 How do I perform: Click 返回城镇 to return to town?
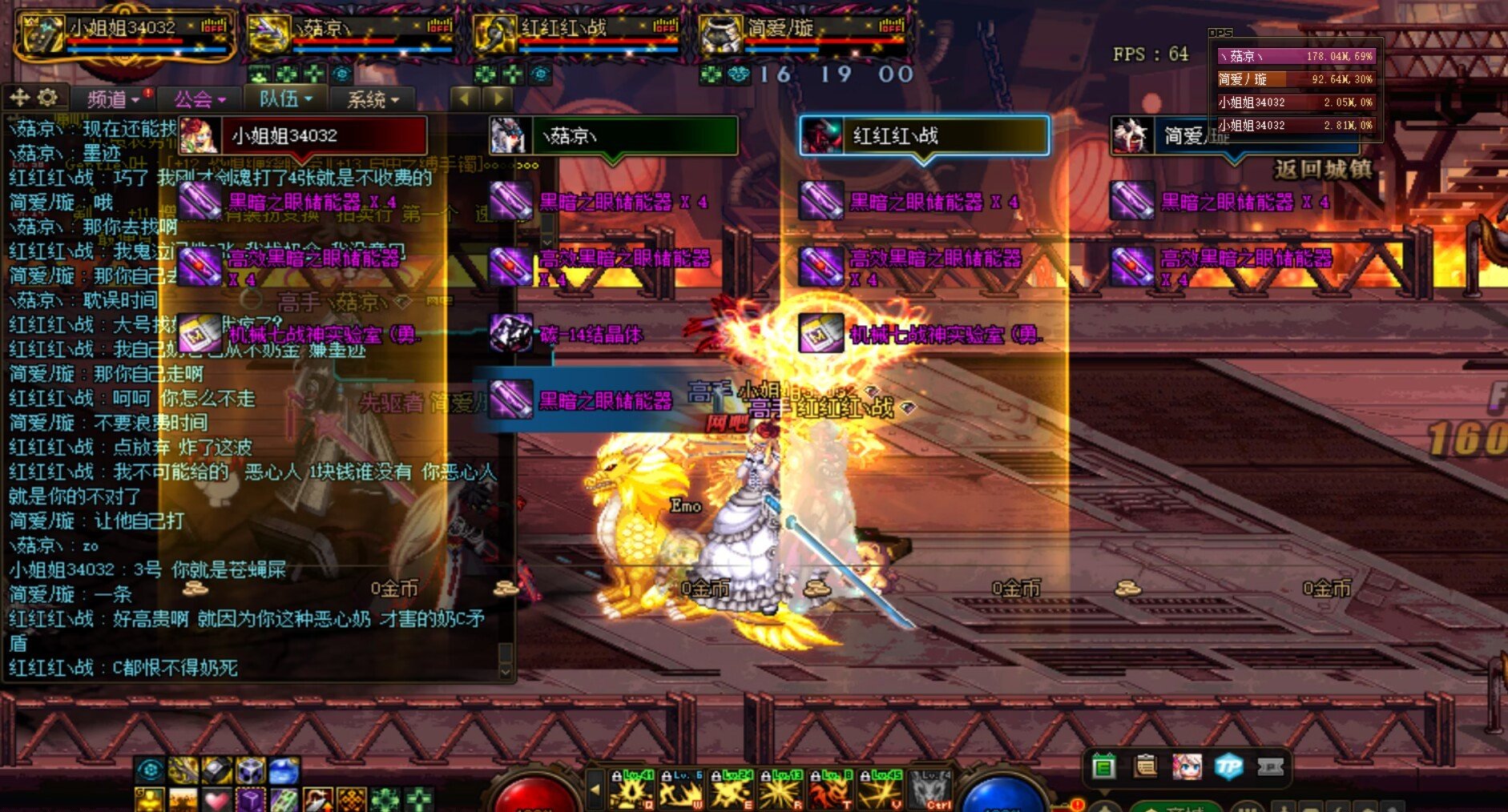[x=1322, y=170]
